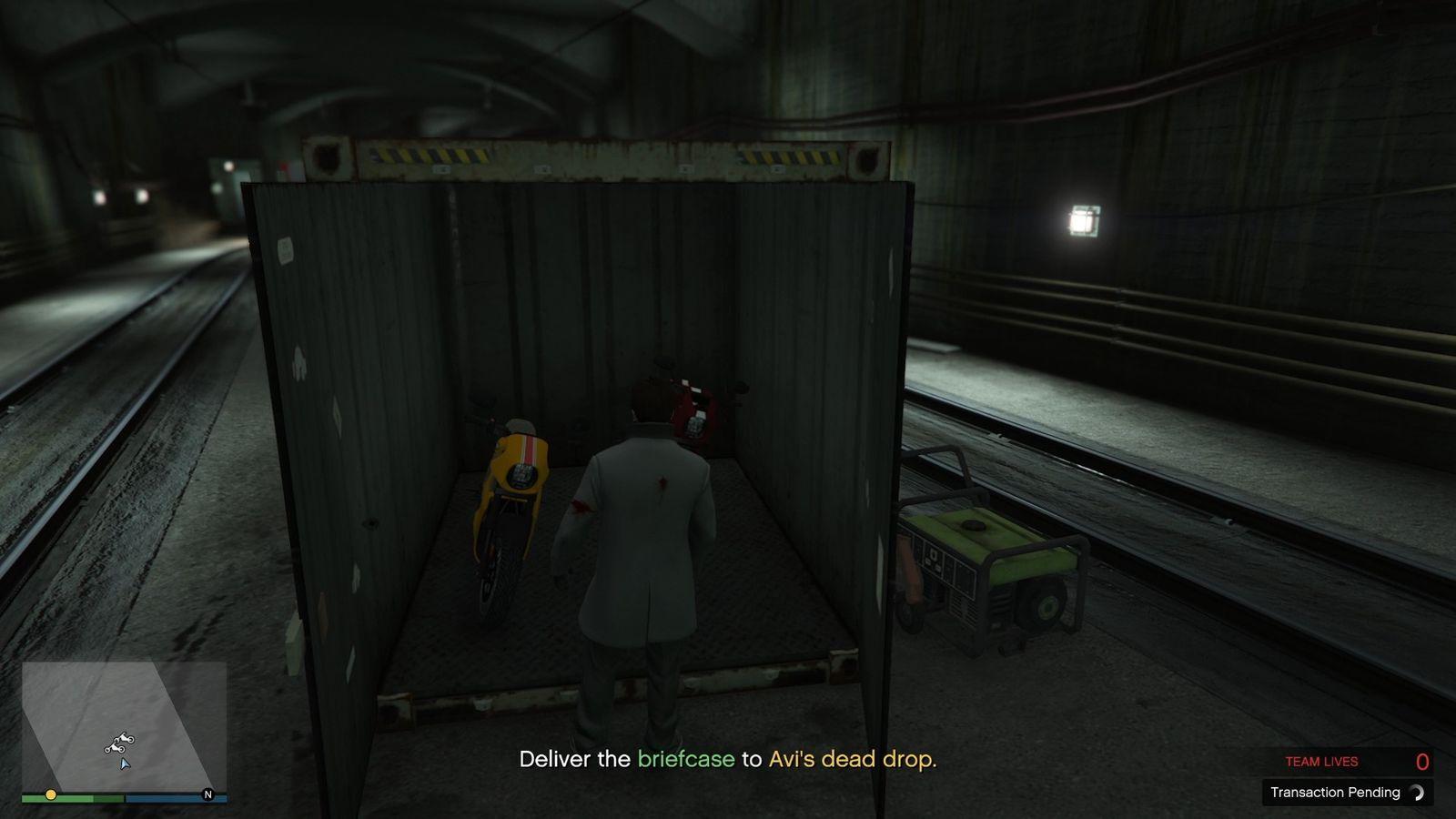
Task: Select the Transaction Pending status bar
Action: click(x=1338, y=792)
